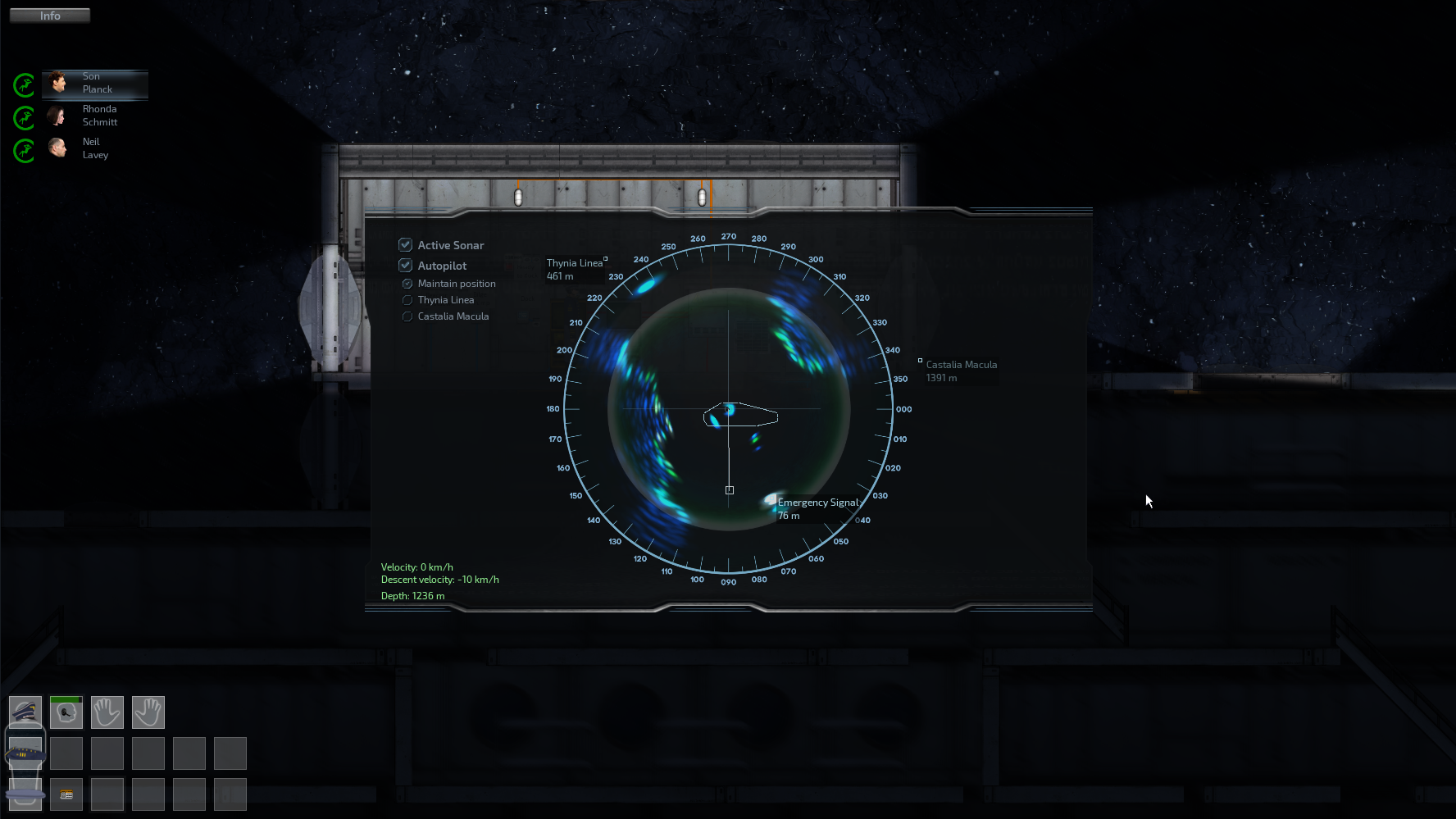
Task: Disable Active Sonar
Action: [x=406, y=244]
